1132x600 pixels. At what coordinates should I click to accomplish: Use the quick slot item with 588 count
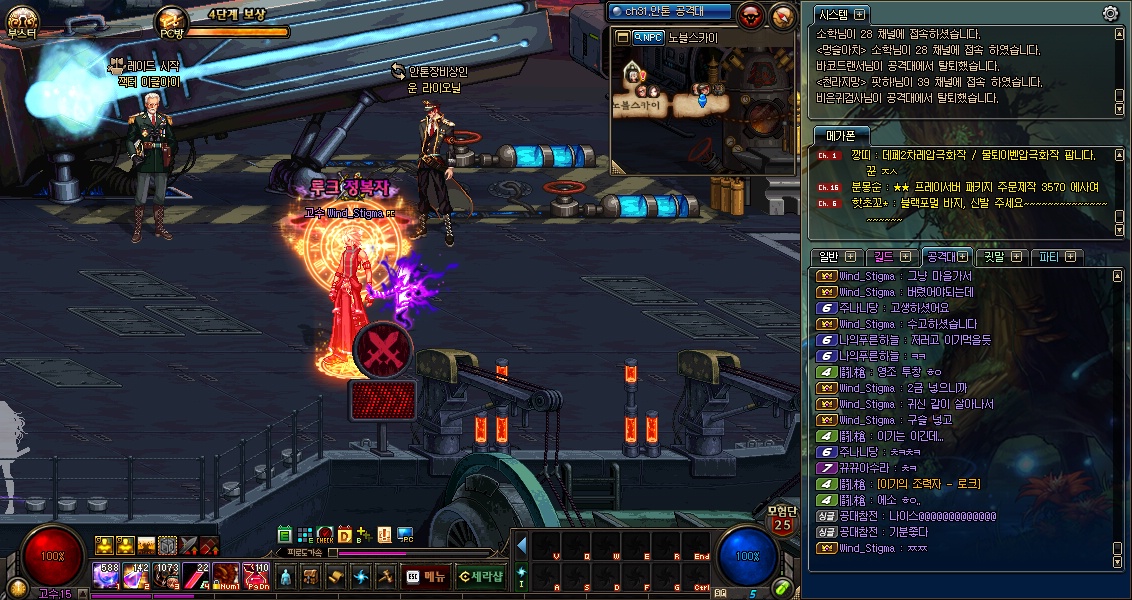pos(107,576)
